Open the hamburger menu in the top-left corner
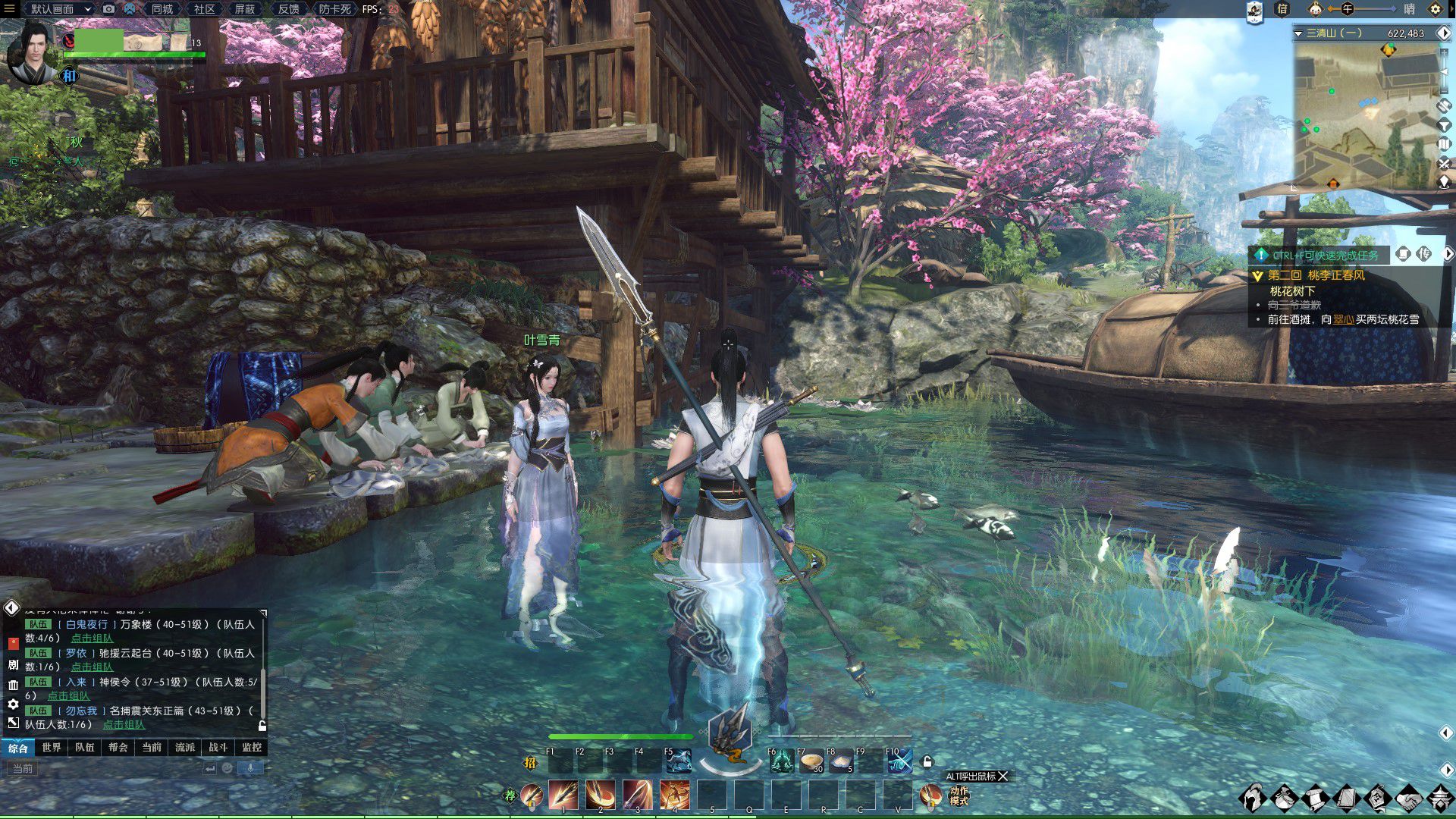 coord(10,9)
